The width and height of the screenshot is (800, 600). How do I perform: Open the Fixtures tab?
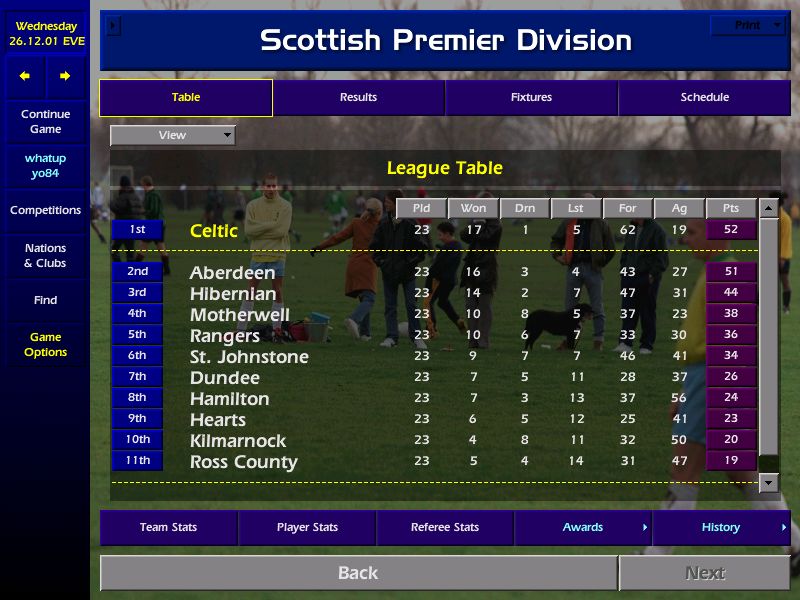pos(531,98)
